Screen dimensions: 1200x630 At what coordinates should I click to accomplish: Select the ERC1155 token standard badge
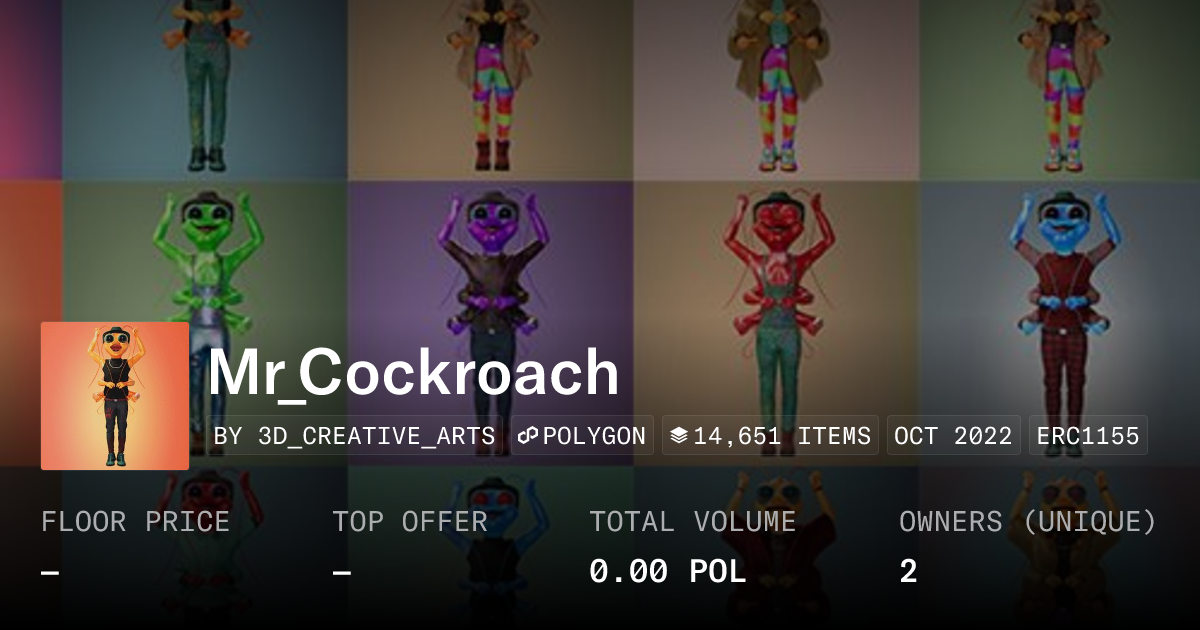tap(1088, 436)
